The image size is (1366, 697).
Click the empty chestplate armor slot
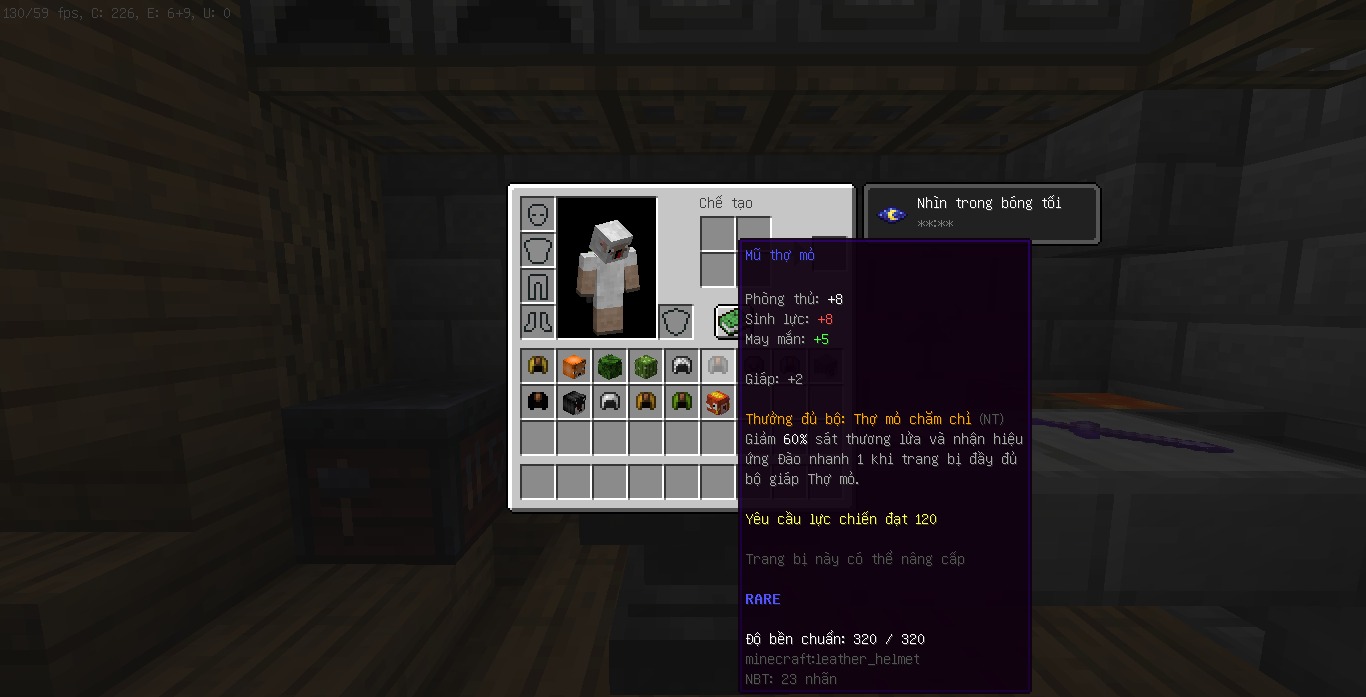point(537,250)
